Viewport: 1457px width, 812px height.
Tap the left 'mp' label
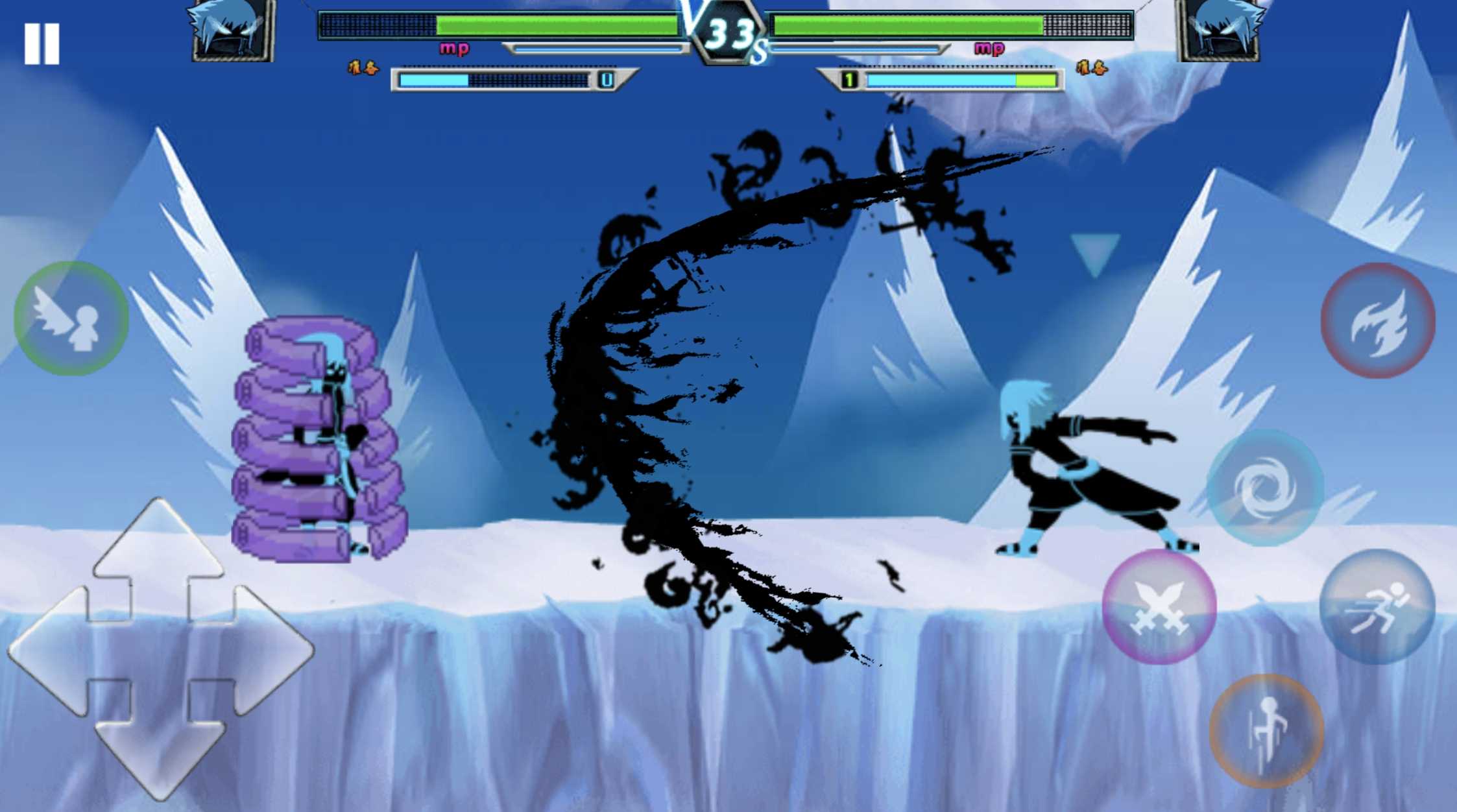454,47
